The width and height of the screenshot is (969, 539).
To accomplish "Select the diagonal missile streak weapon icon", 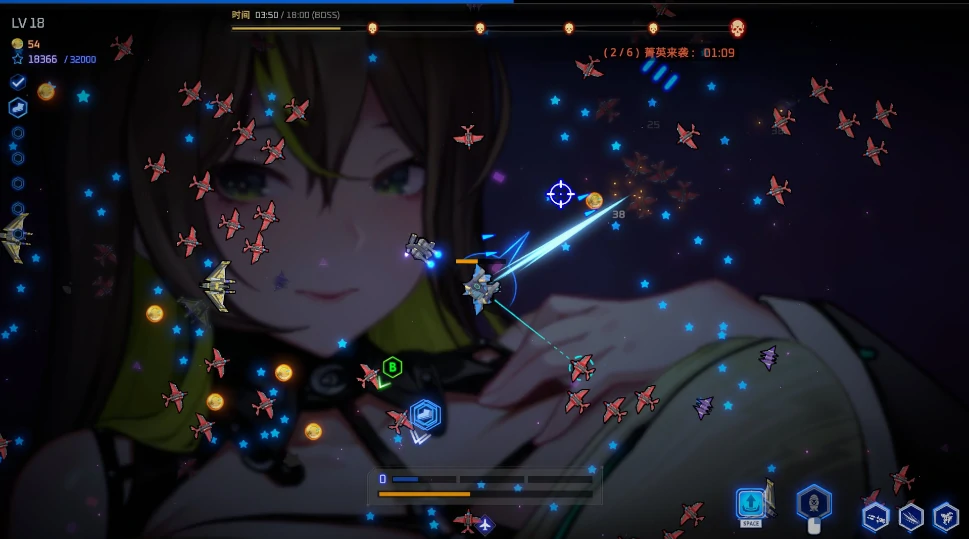I will [x=911, y=516].
